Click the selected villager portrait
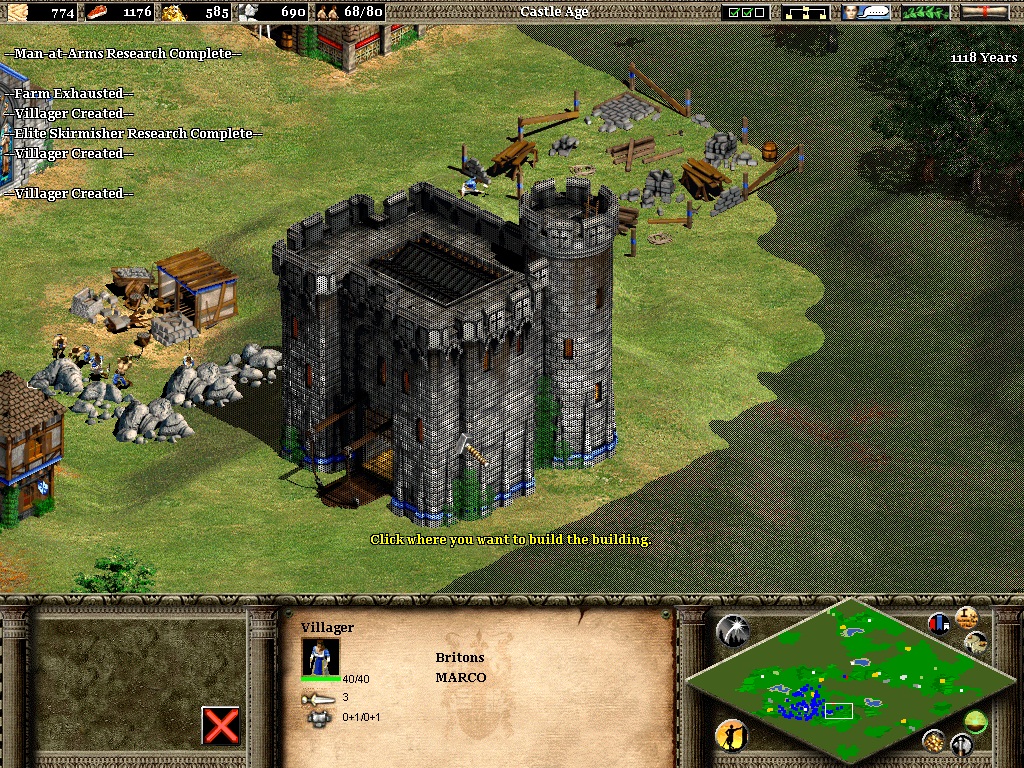The height and width of the screenshot is (768, 1024). (x=320, y=657)
